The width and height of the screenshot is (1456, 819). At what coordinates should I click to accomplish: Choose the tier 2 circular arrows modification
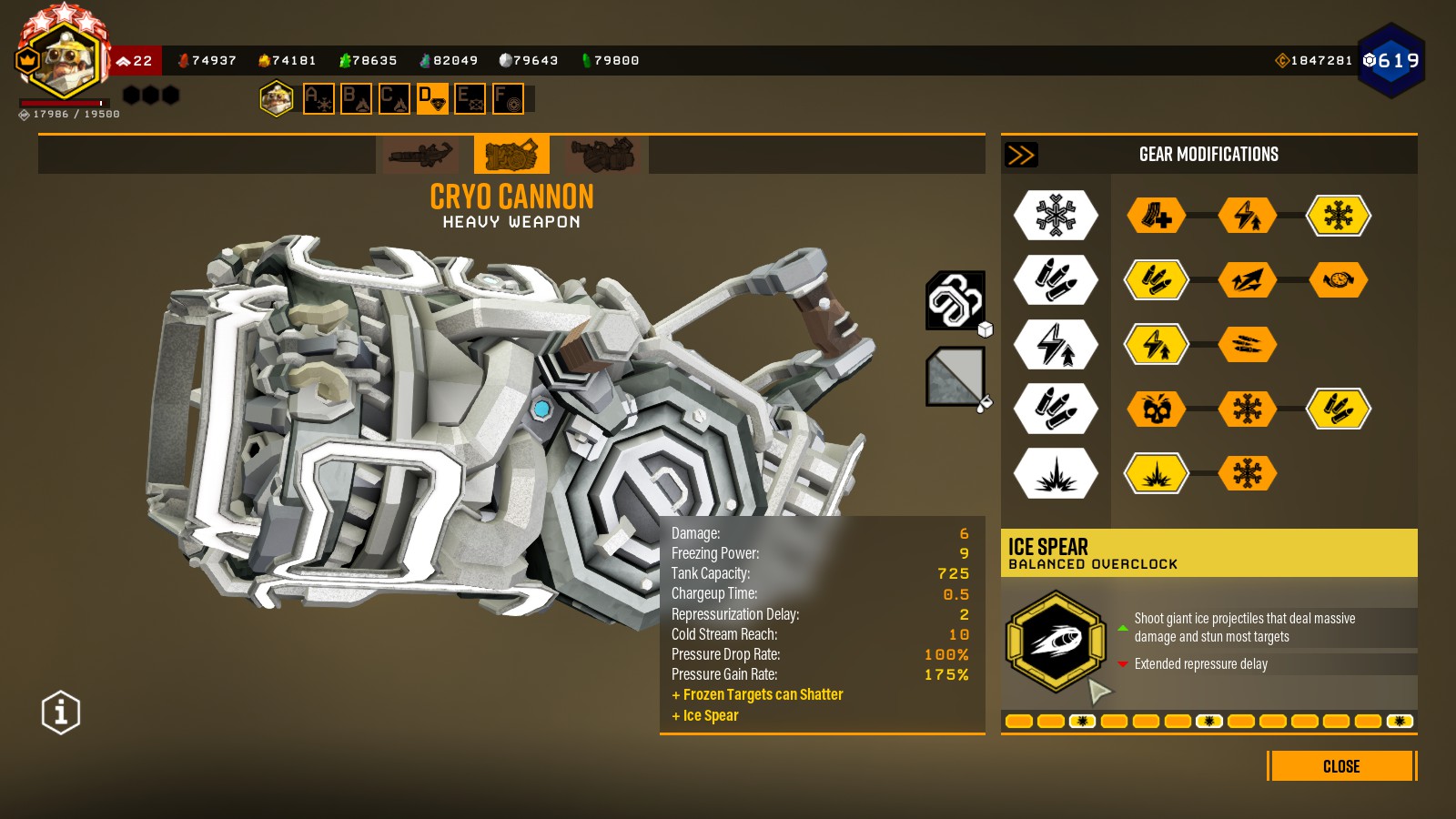(1339, 280)
